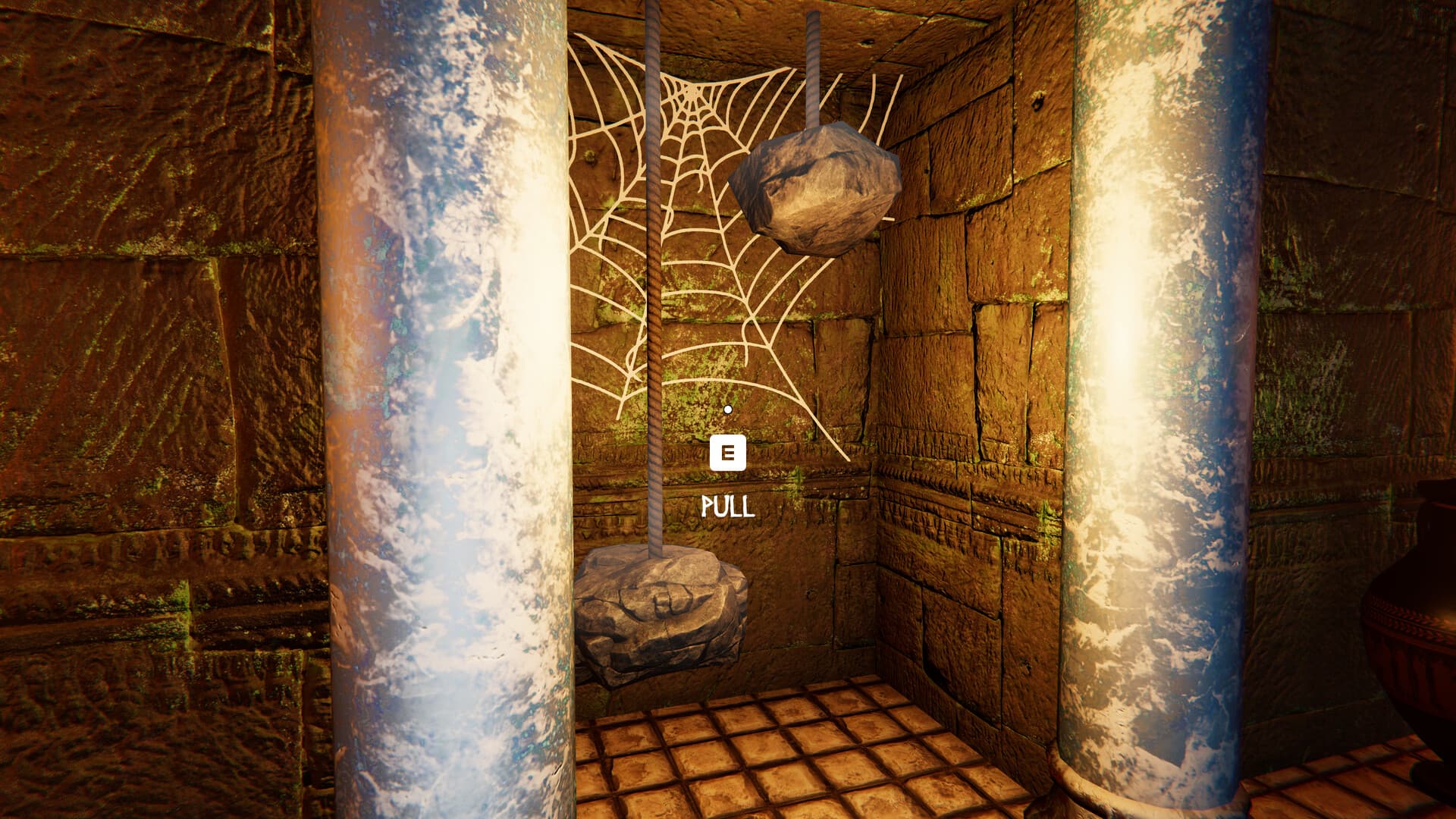Image resolution: width=1456 pixels, height=819 pixels.
Task: Activate the pull lever via the E prompt
Action: (x=727, y=454)
